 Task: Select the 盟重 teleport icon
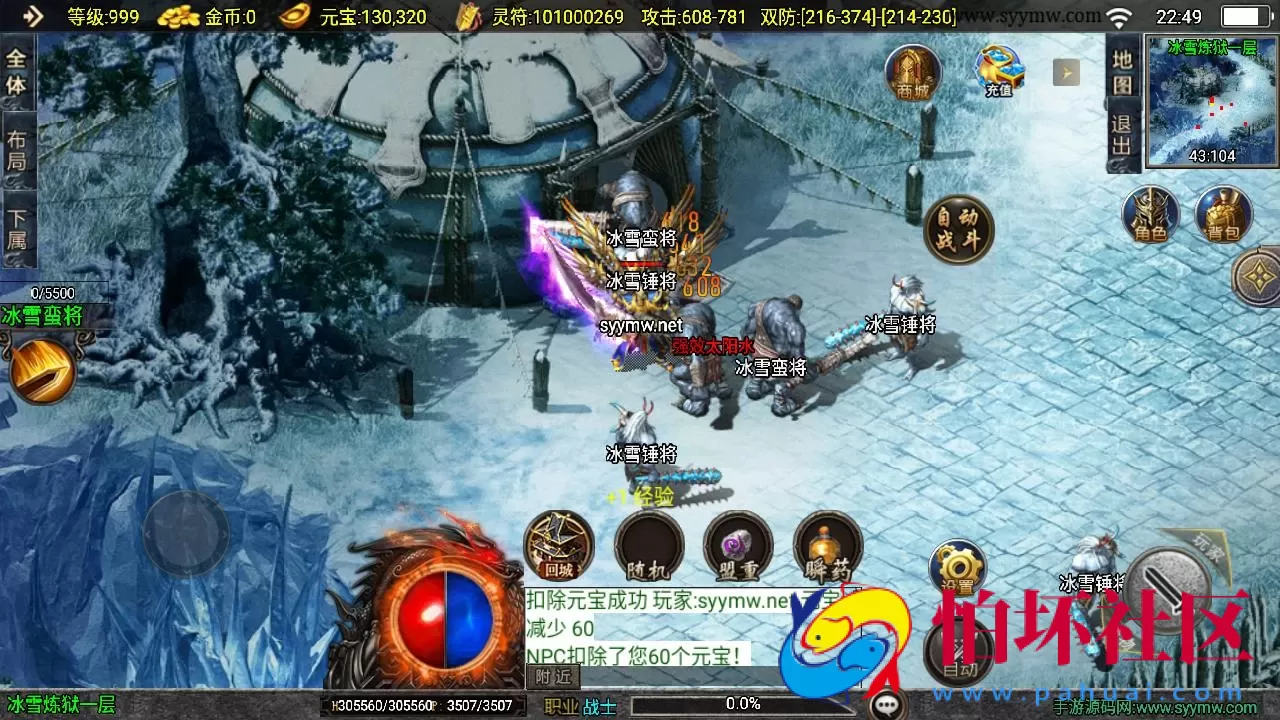tap(738, 546)
